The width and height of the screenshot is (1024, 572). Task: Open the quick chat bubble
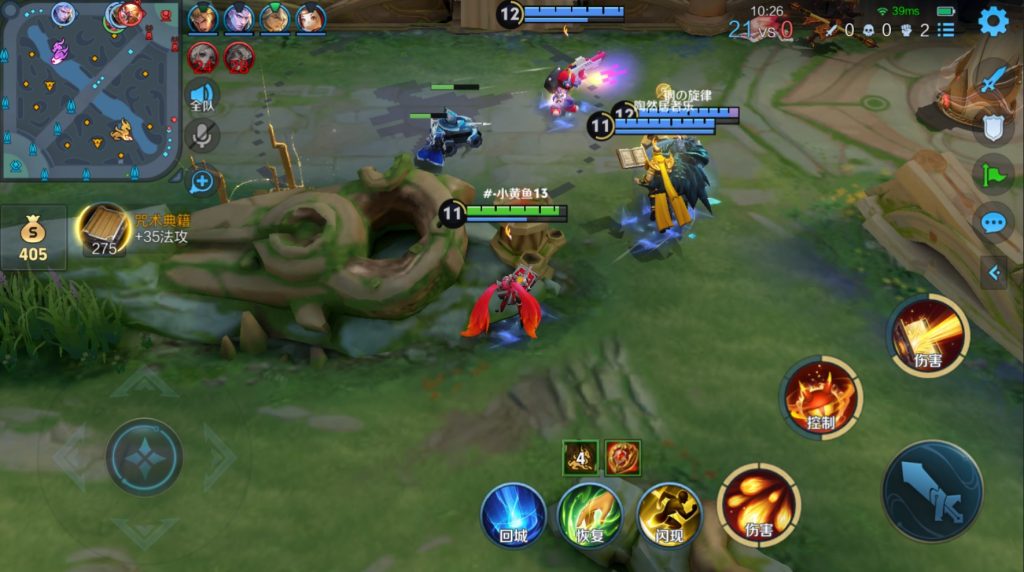pos(993,222)
